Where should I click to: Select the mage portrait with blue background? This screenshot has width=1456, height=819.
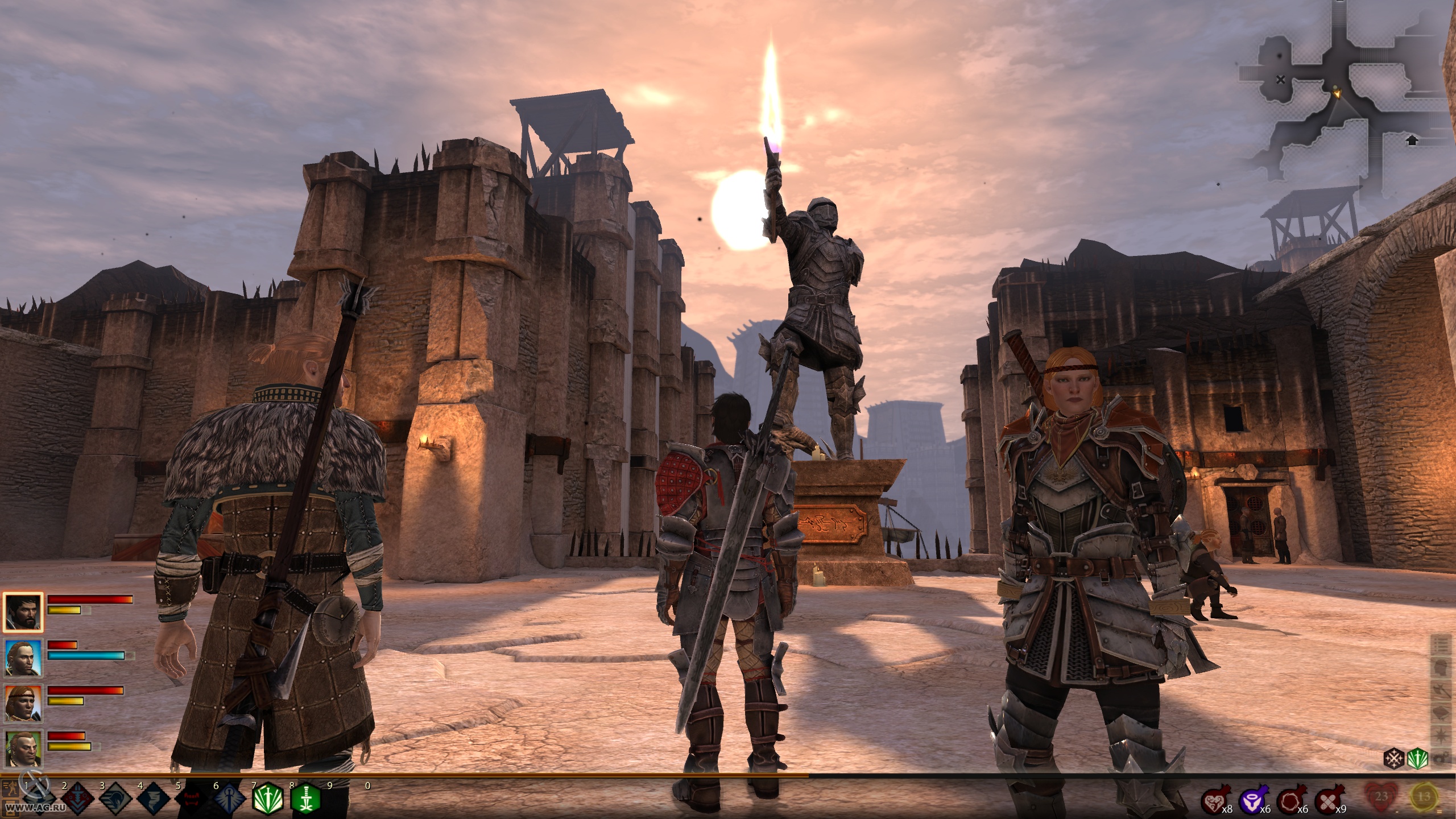click(x=23, y=657)
